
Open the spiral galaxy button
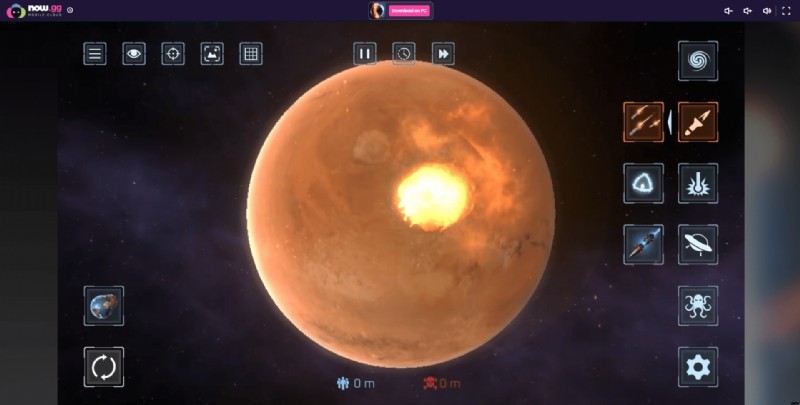(698, 61)
